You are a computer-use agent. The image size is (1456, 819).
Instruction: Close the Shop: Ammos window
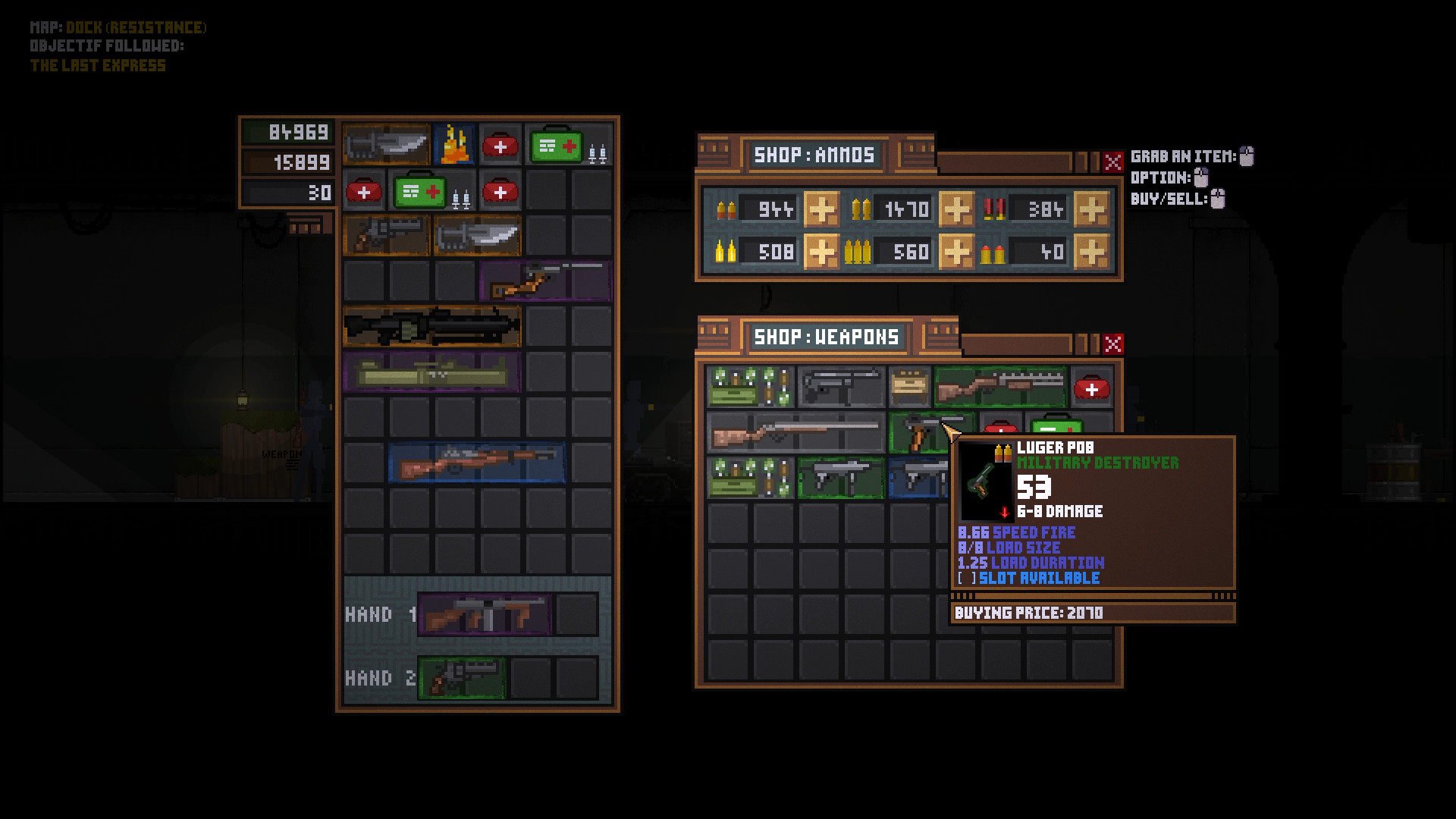click(x=1112, y=162)
